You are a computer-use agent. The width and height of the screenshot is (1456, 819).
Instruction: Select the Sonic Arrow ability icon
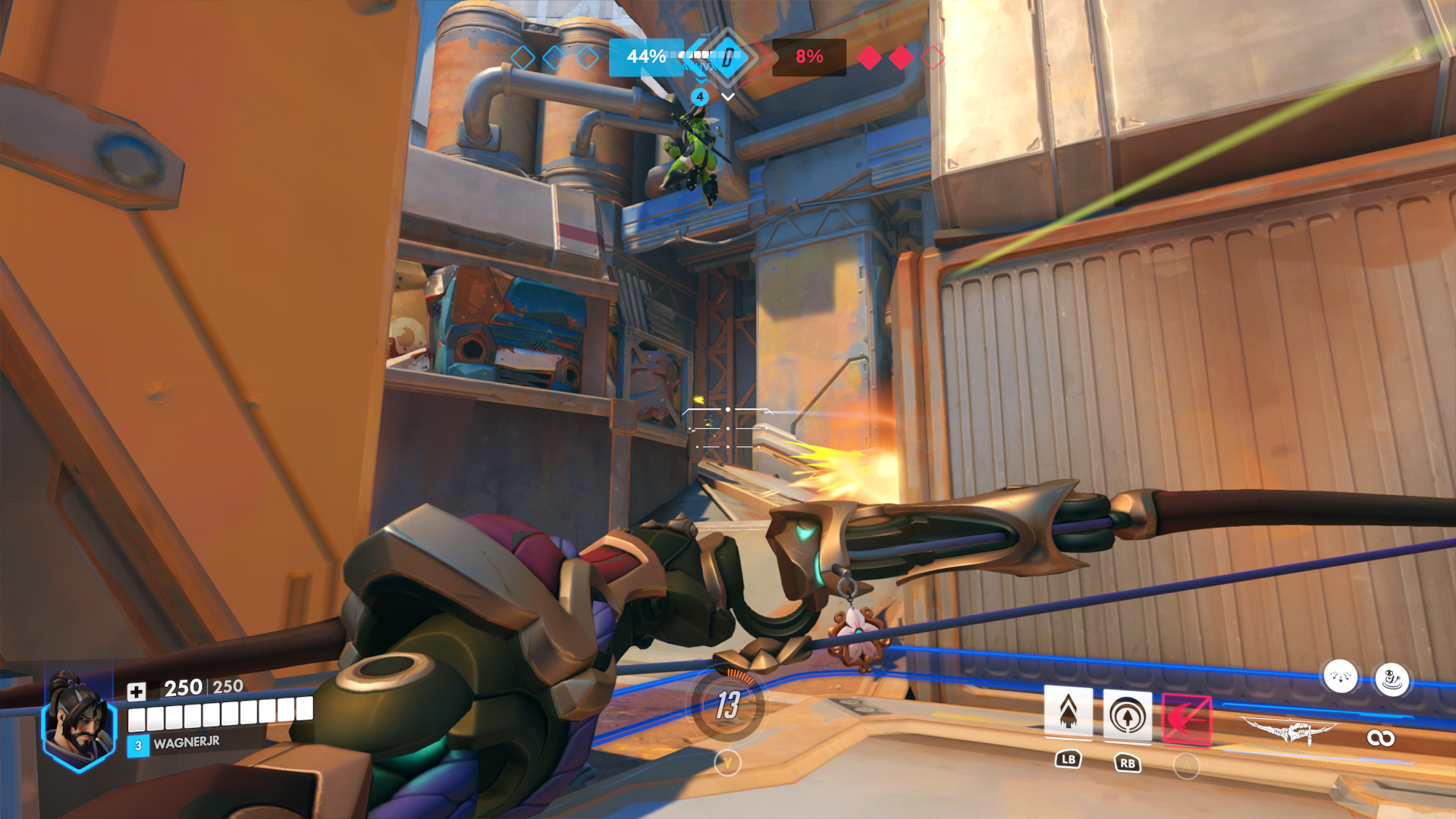pyautogui.click(x=1127, y=715)
